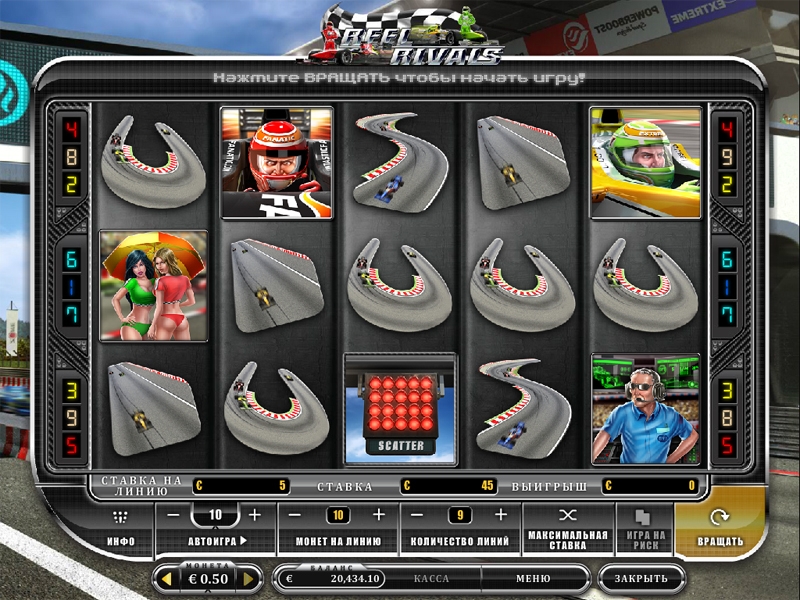Close the game with ЗАКРЫТЬ
Viewport: 800px width, 600px height.
[641, 579]
